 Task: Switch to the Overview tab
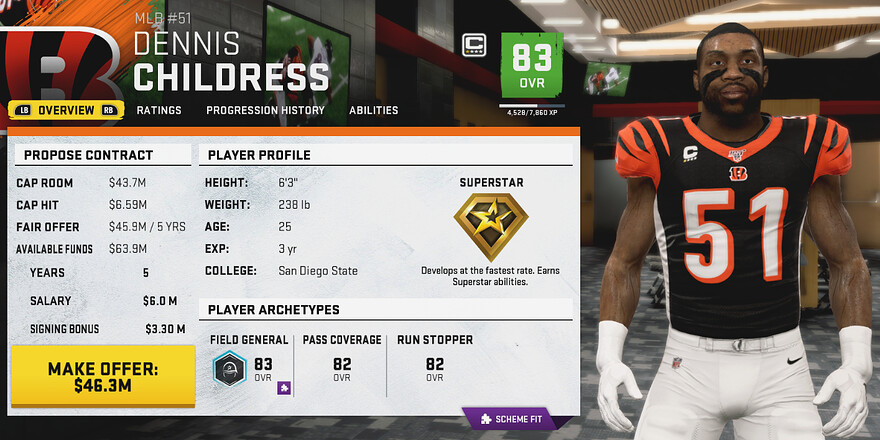[66, 110]
